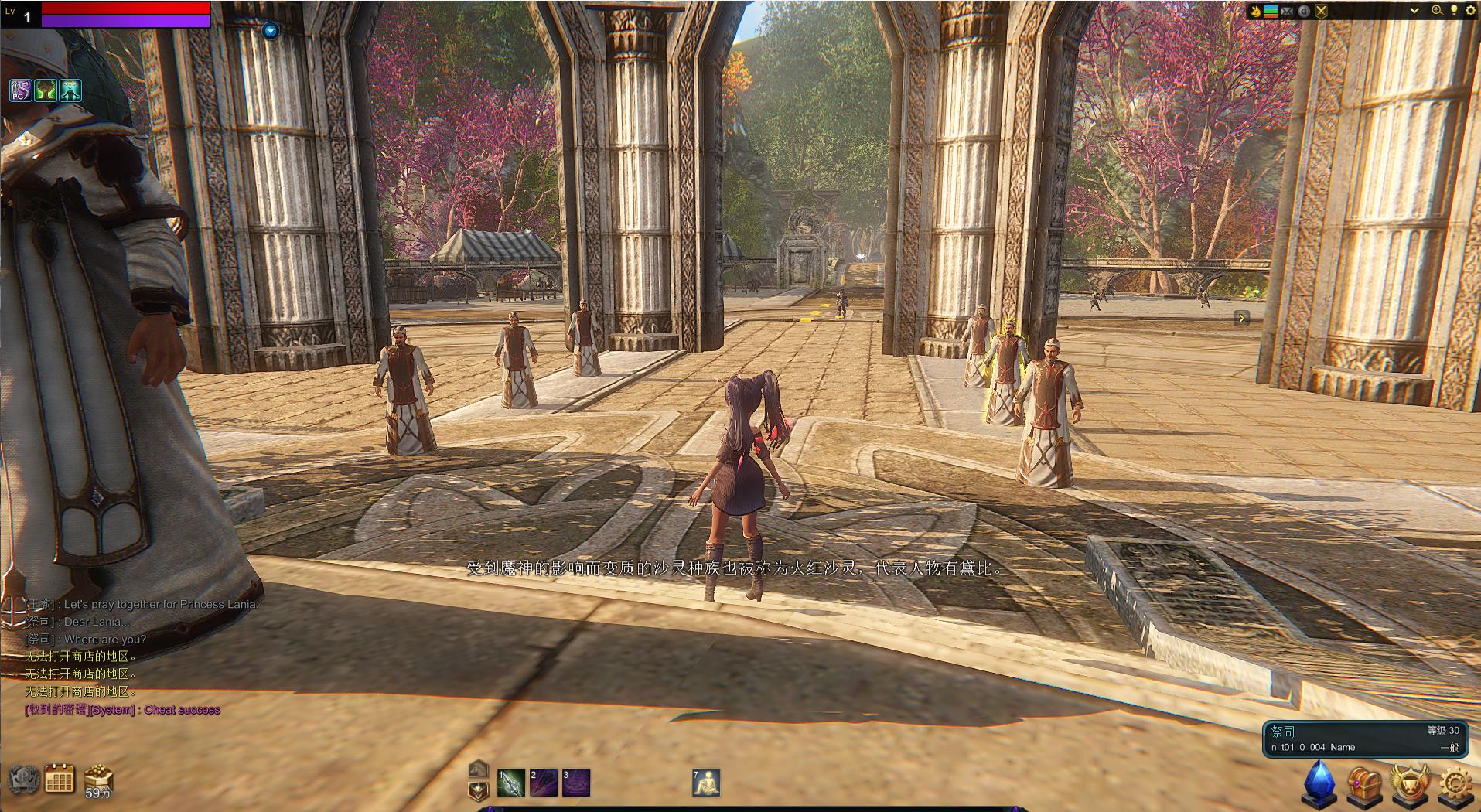1481x812 pixels.
Task: Open the small gear settings icon
Action: tap(1469, 11)
